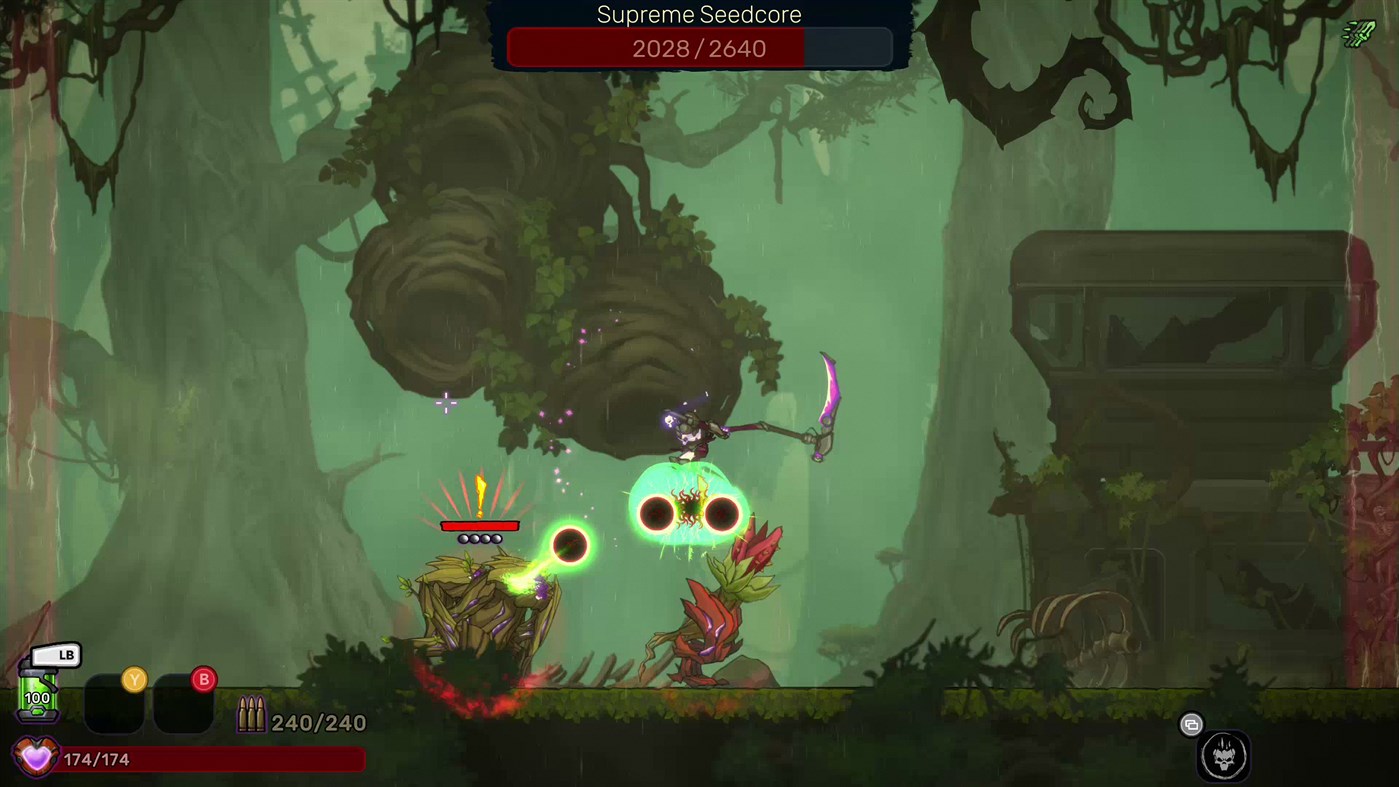Select the 2028/2640 boss health label
Image resolution: width=1399 pixels, height=787 pixels.
(698, 47)
